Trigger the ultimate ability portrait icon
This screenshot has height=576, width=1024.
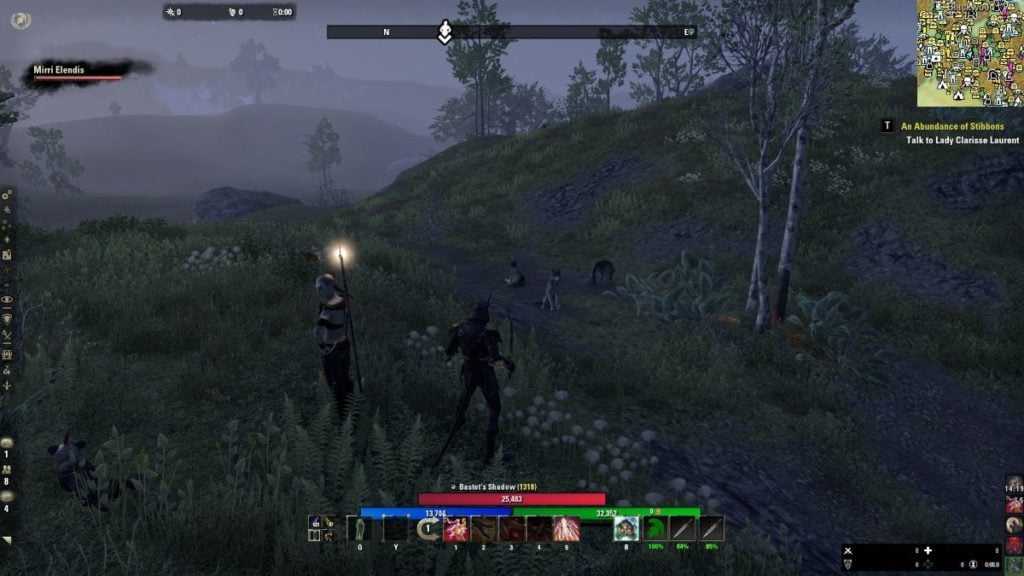[x=627, y=529]
